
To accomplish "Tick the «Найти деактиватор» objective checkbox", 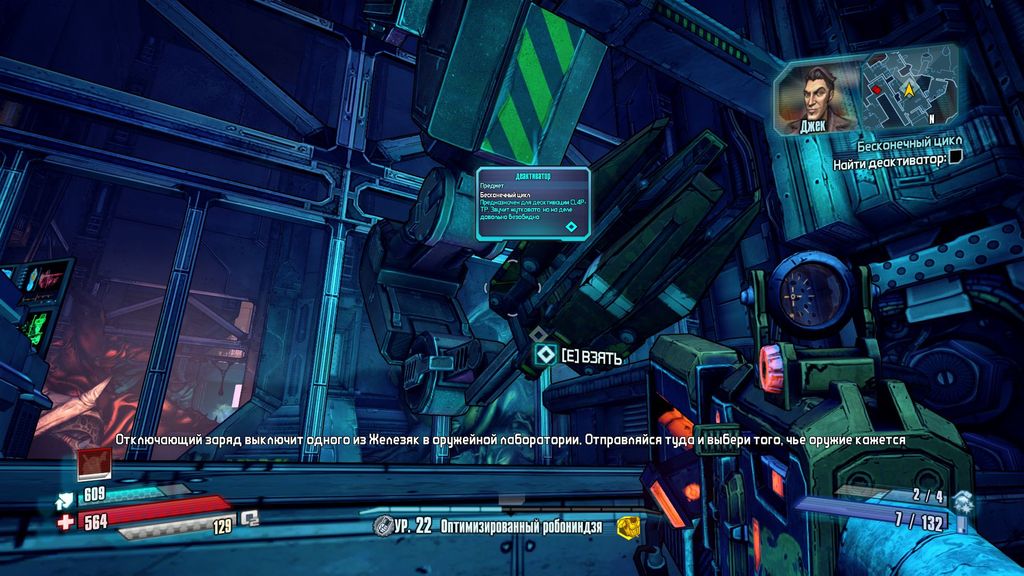I will pos(956,157).
